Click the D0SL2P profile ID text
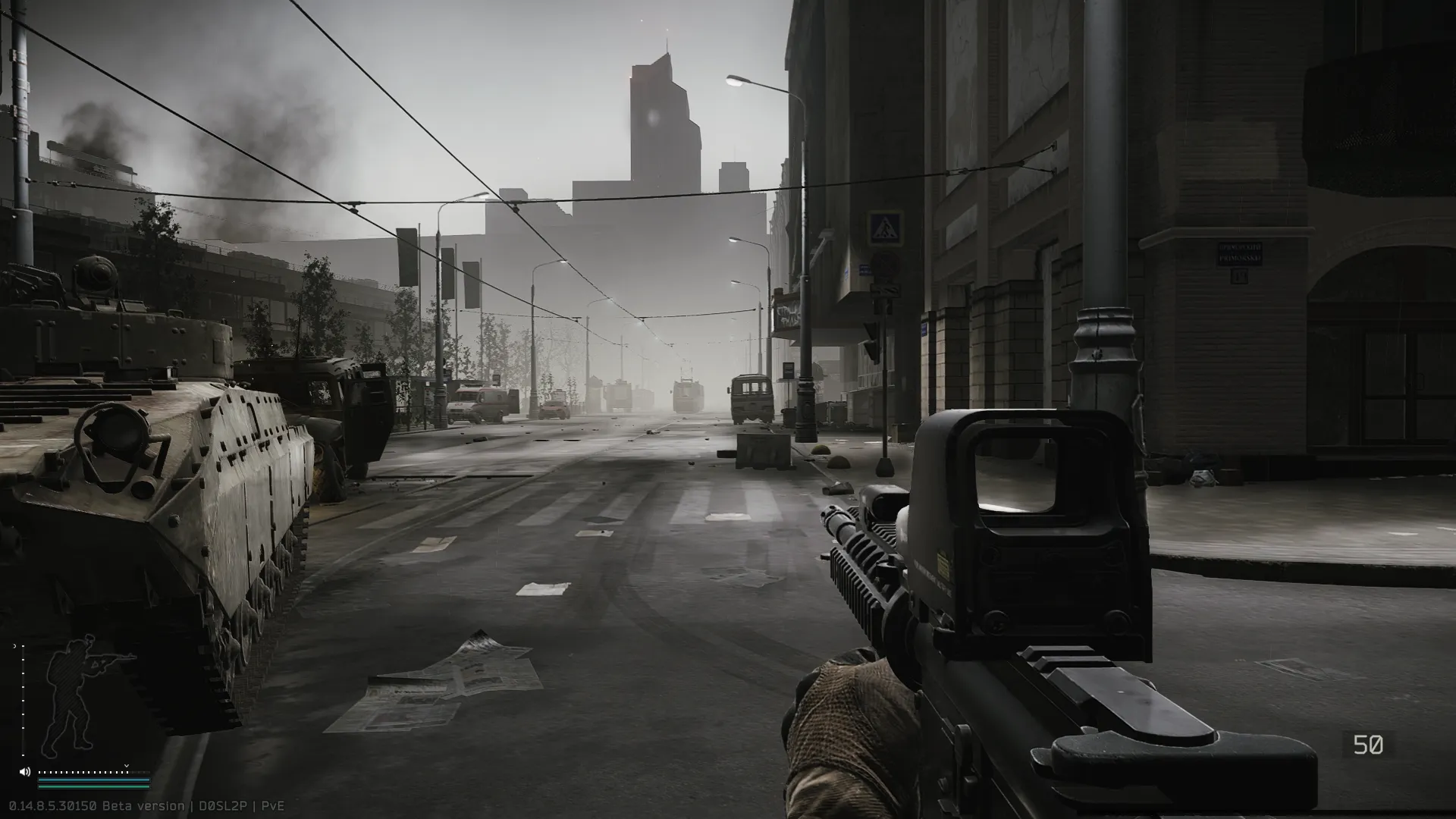Viewport: 1456px width, 819px height. tap(223, 806)
